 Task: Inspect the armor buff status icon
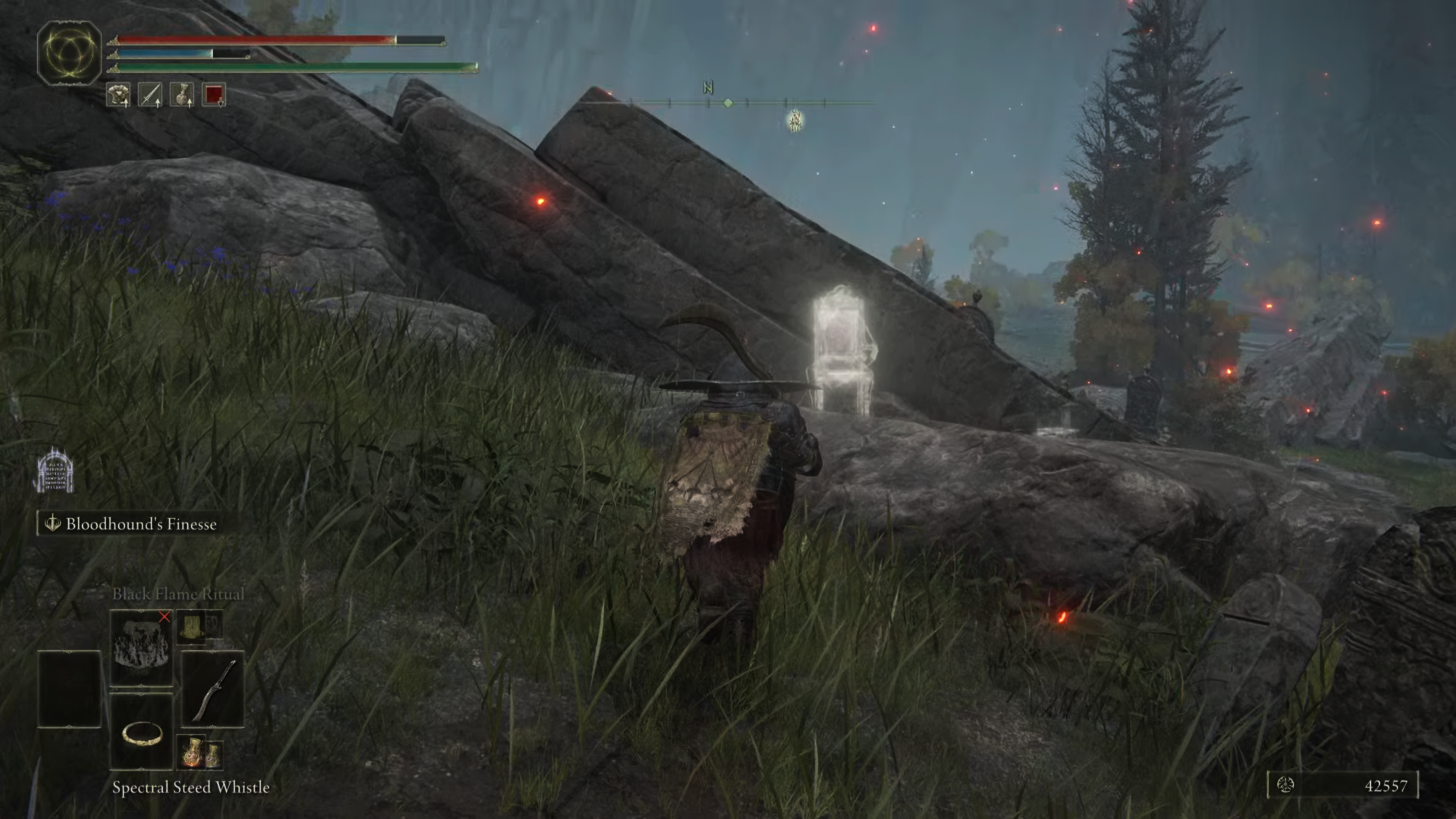pyautogui.click(x=118, y=95)
